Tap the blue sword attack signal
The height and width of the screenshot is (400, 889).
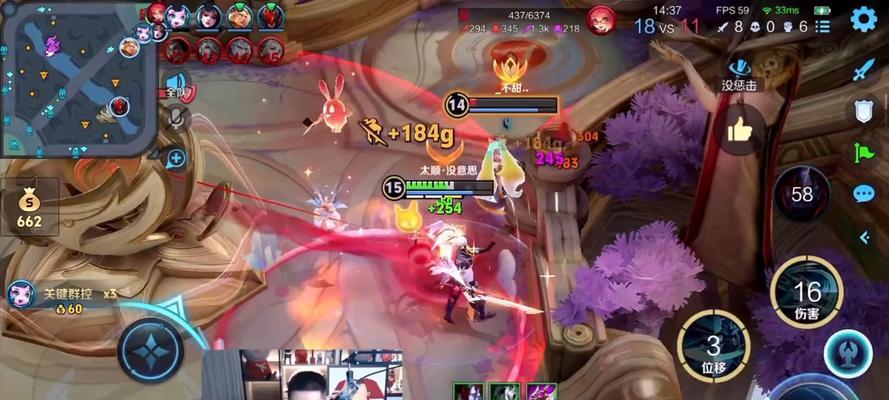pyautogui.click(x=864, y=70)
